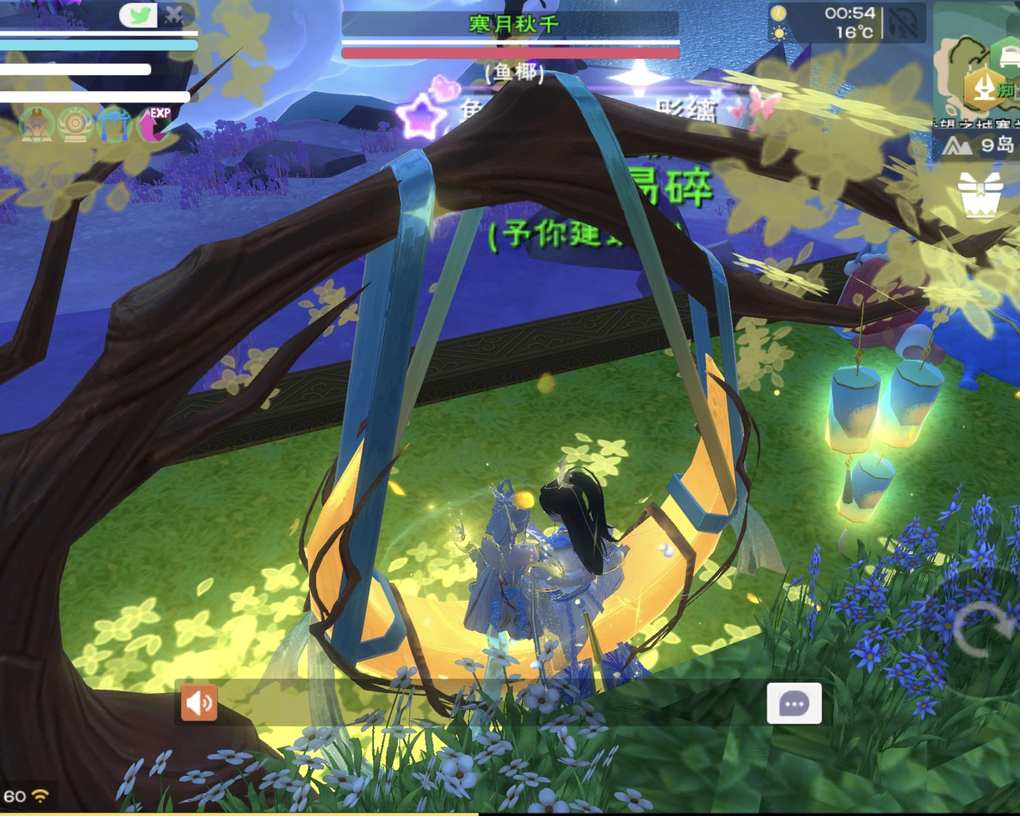1020x816 pixels.
Task: Click the target-ring buff icon
Action: click(x=75, y=125)
